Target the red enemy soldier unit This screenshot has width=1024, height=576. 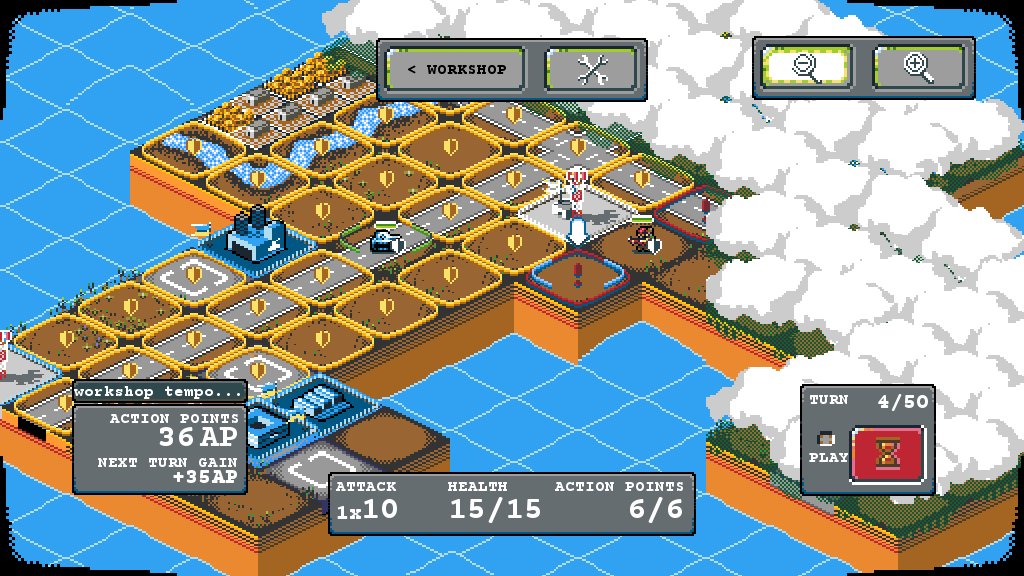(x=642, y=239)
